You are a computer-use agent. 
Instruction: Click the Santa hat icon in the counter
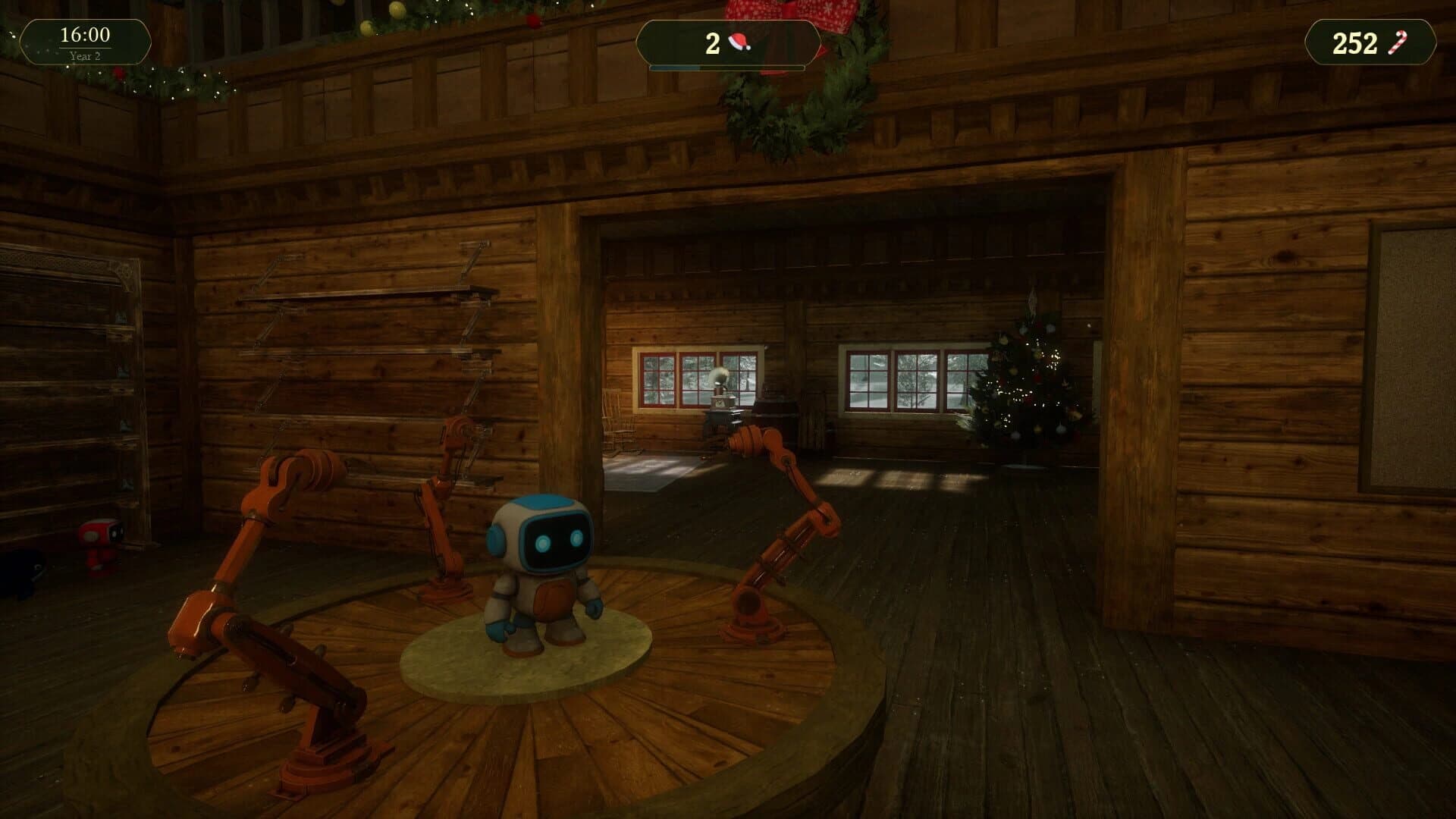[x=739, y=43]
